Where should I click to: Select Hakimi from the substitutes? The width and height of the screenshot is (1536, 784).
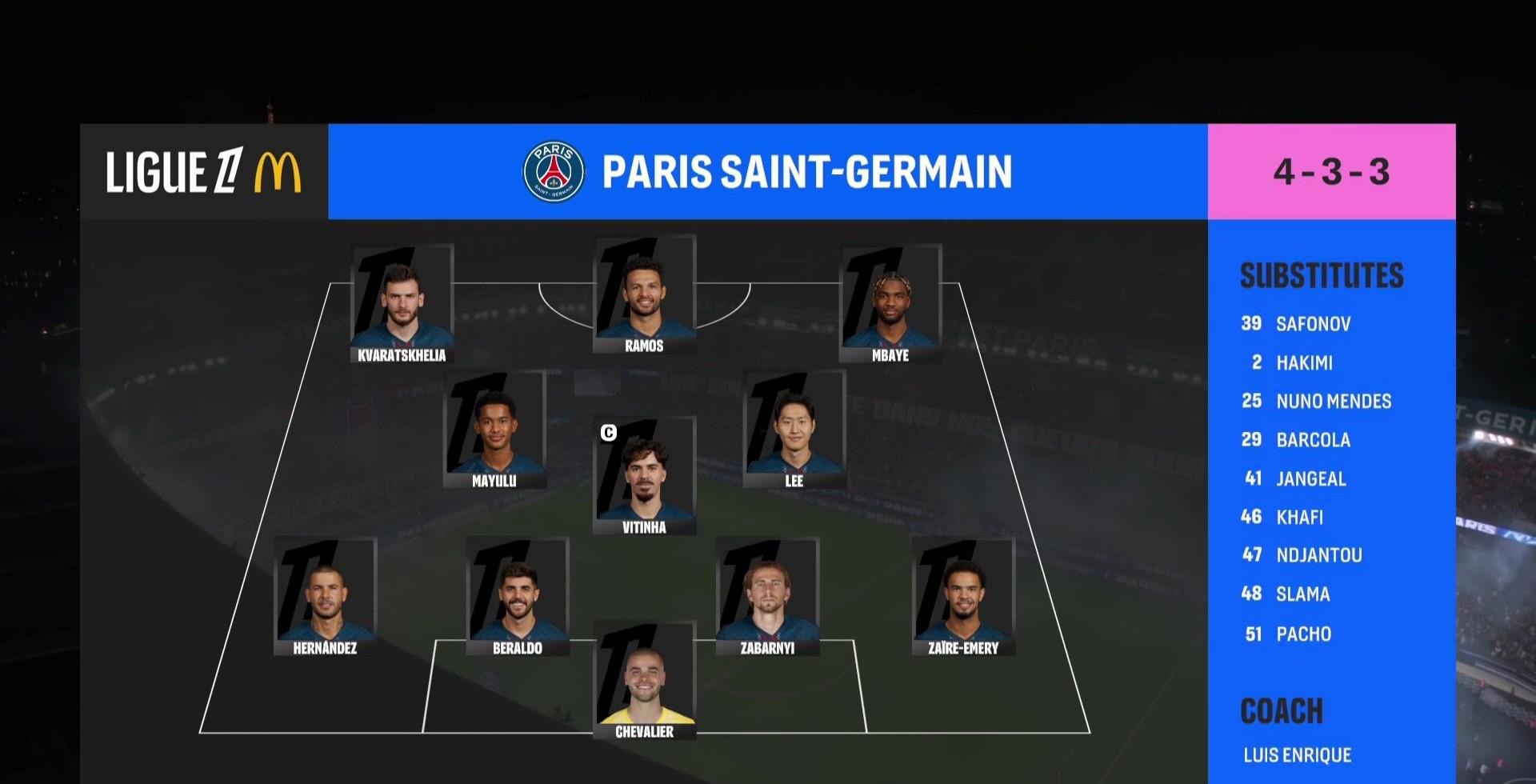point(1303,363)
